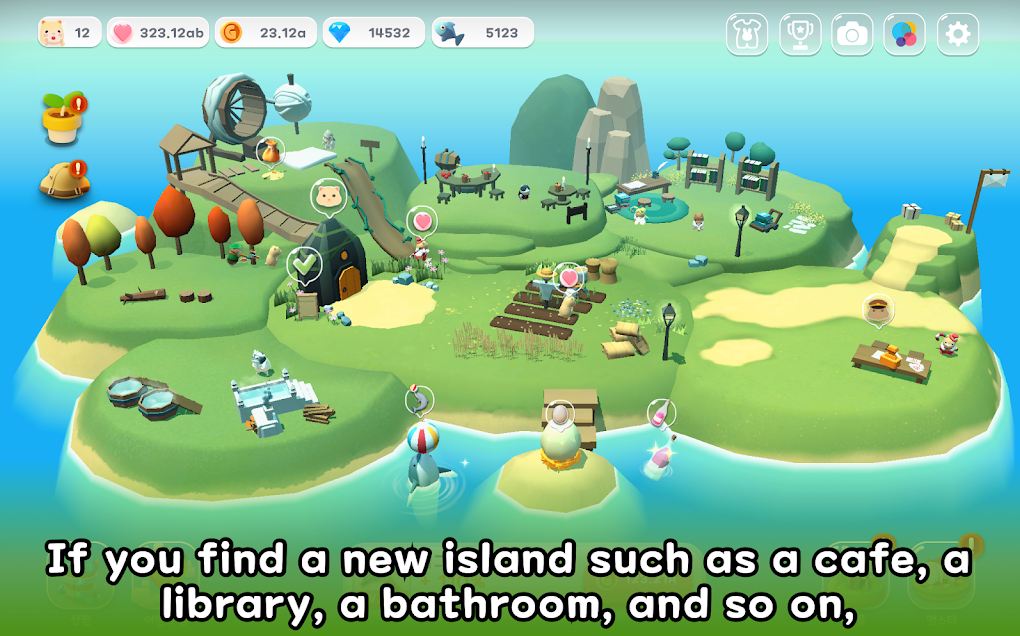The height and width of the screenshot is (636, 1020).
Task: Activate the camera screenshot mode
Action: (x=851, y=34)
